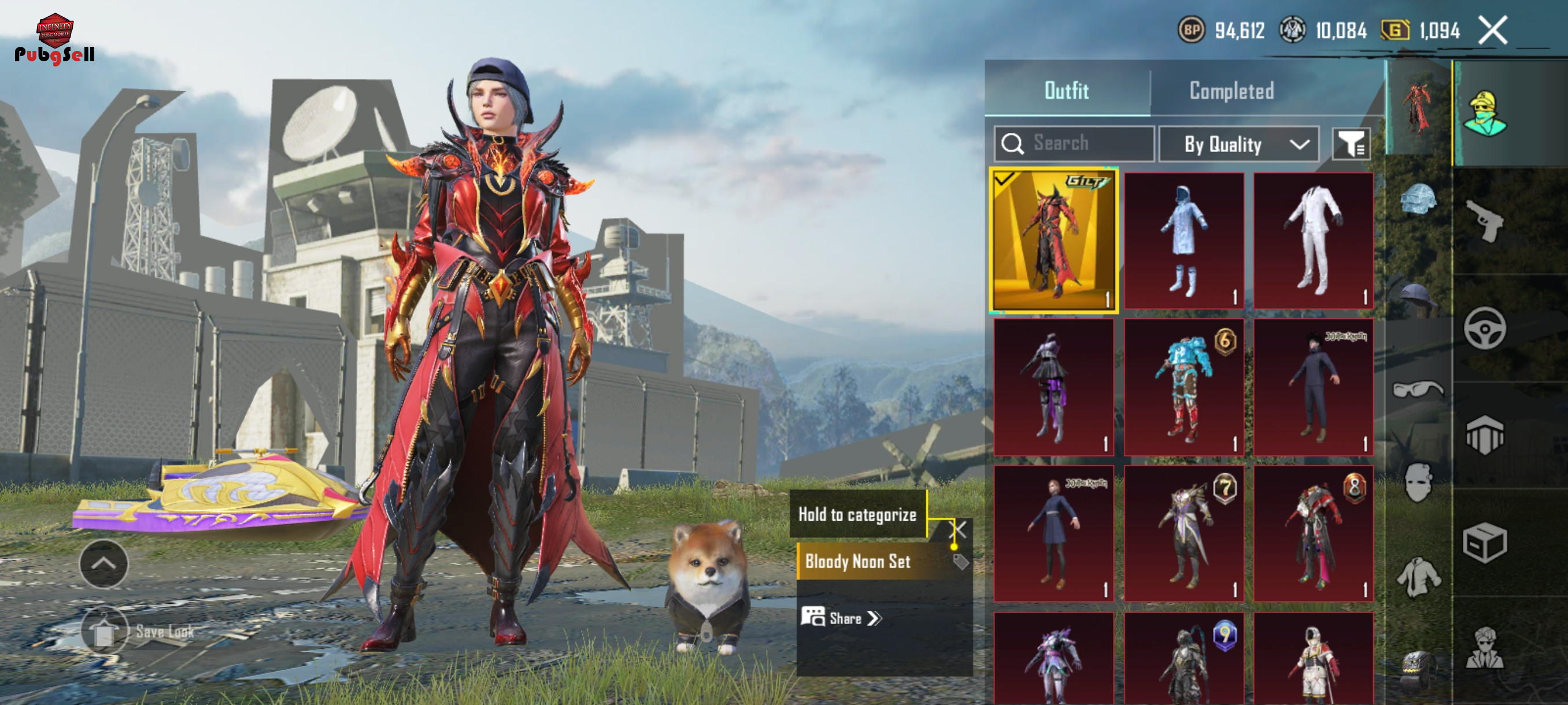Image resolution: width=1568 pixels, height=705 pixels.
Task: Choose the light blue hooded coat outfit
Action: pos(1184,240)
